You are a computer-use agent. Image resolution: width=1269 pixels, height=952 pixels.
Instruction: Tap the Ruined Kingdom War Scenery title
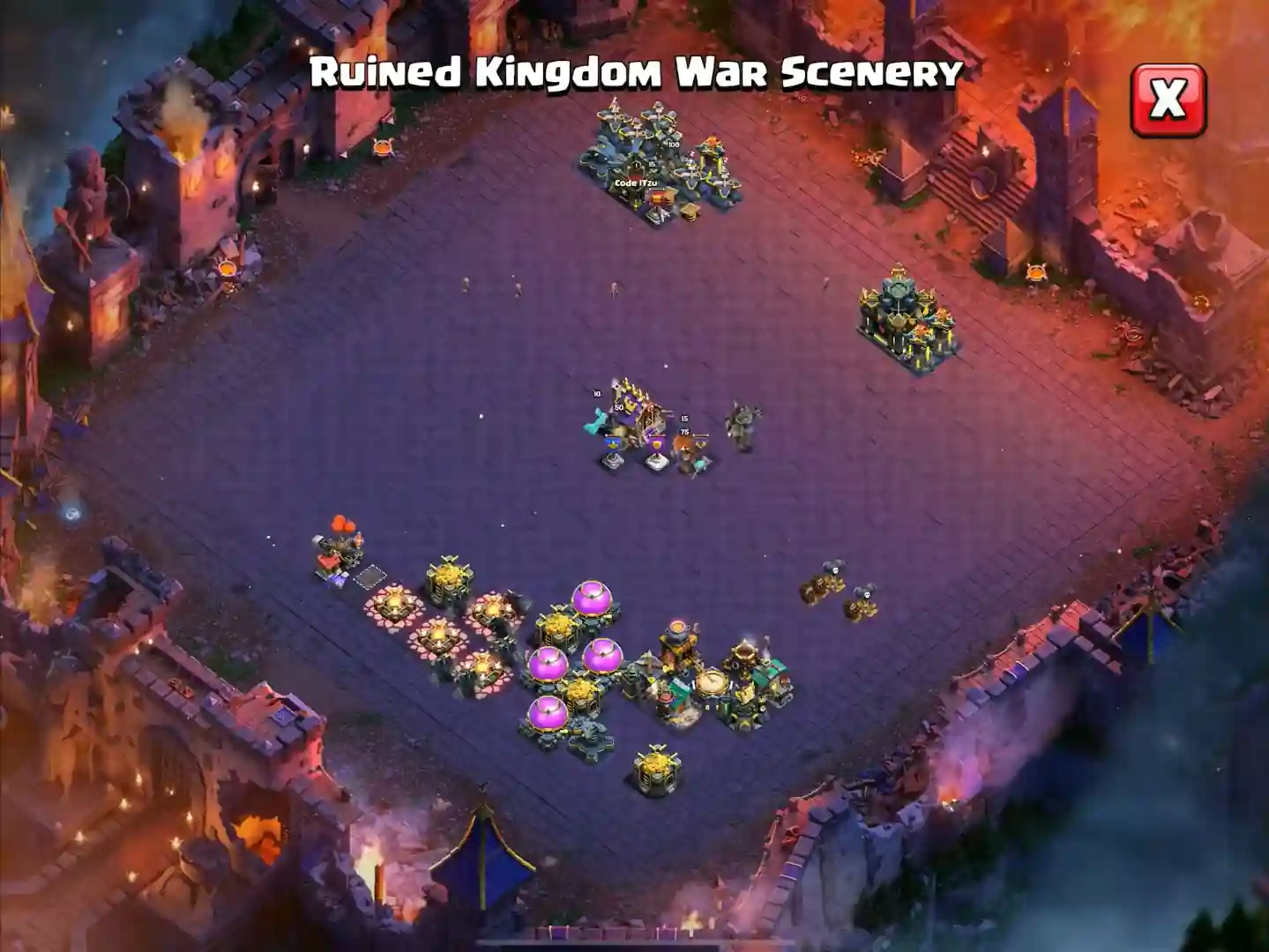coord(635,75)
